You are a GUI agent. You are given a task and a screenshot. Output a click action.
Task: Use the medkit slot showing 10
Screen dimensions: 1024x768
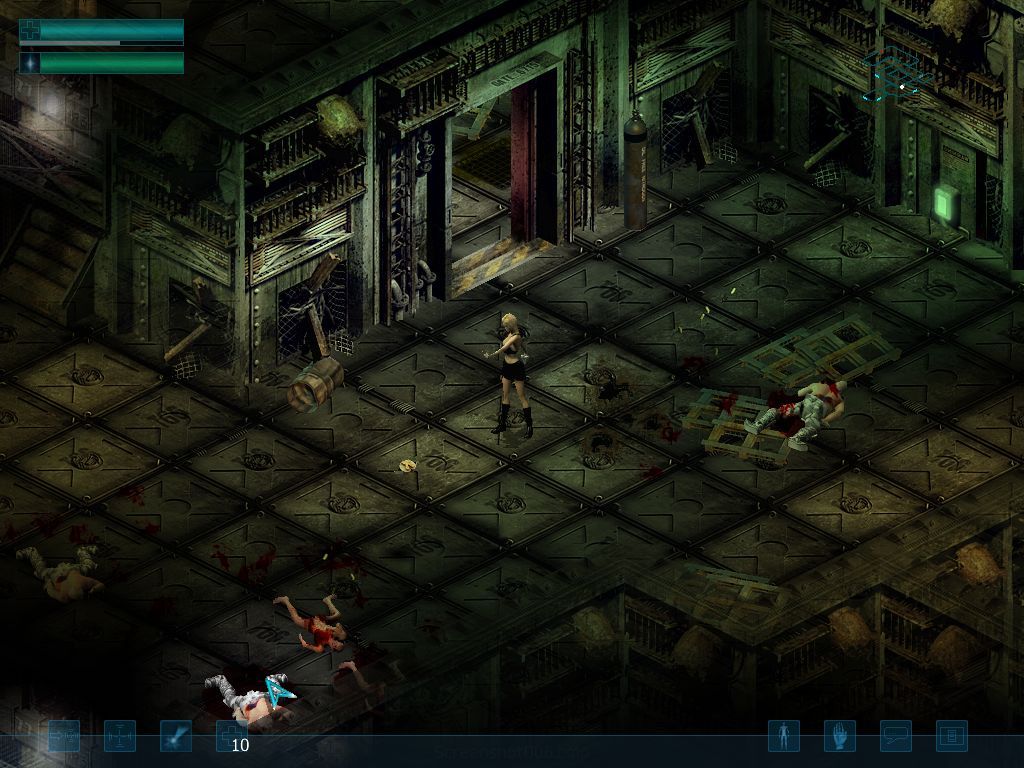click(232, 737)
